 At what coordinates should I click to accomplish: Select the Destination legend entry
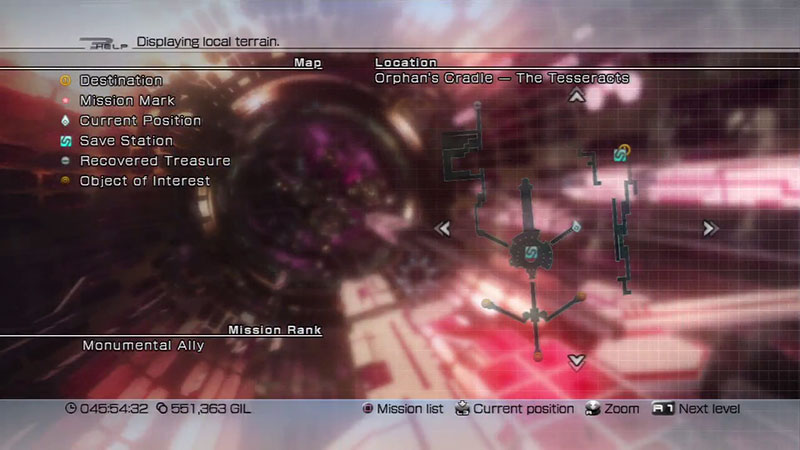120,80
